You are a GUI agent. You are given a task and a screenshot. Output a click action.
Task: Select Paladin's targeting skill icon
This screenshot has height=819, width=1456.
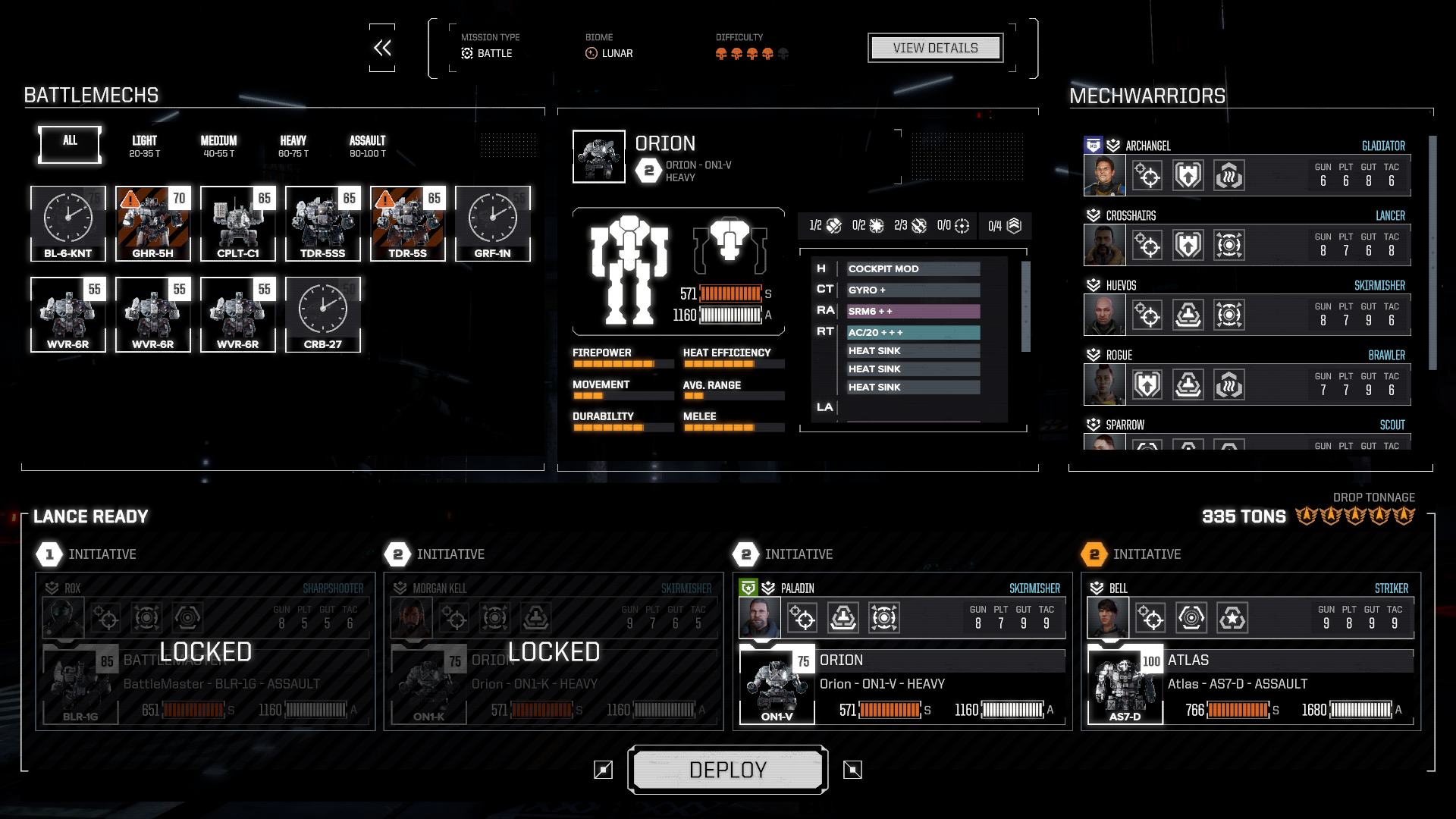[802, 618]
